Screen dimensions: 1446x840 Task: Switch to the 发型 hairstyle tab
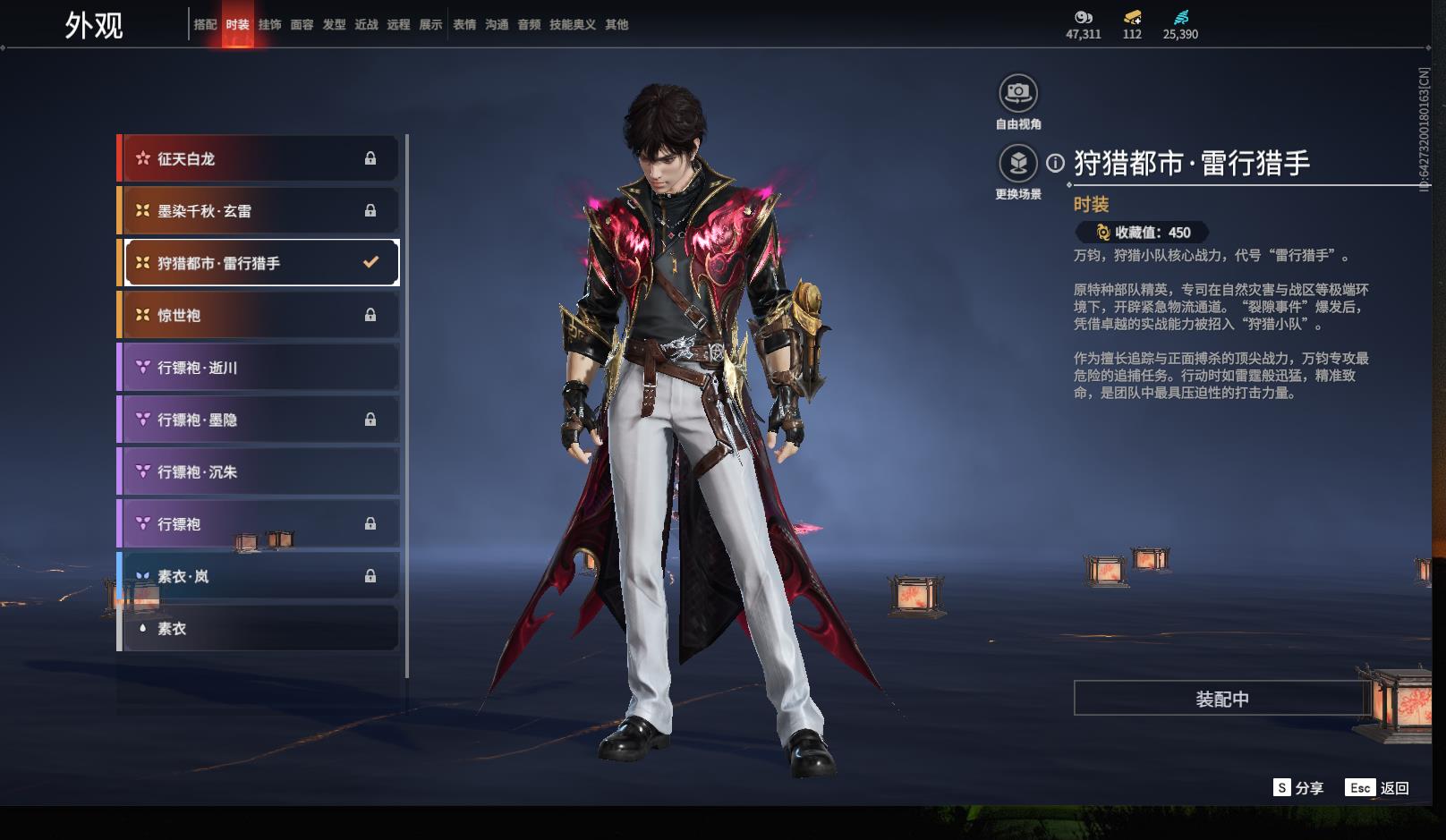pos(334,25)
